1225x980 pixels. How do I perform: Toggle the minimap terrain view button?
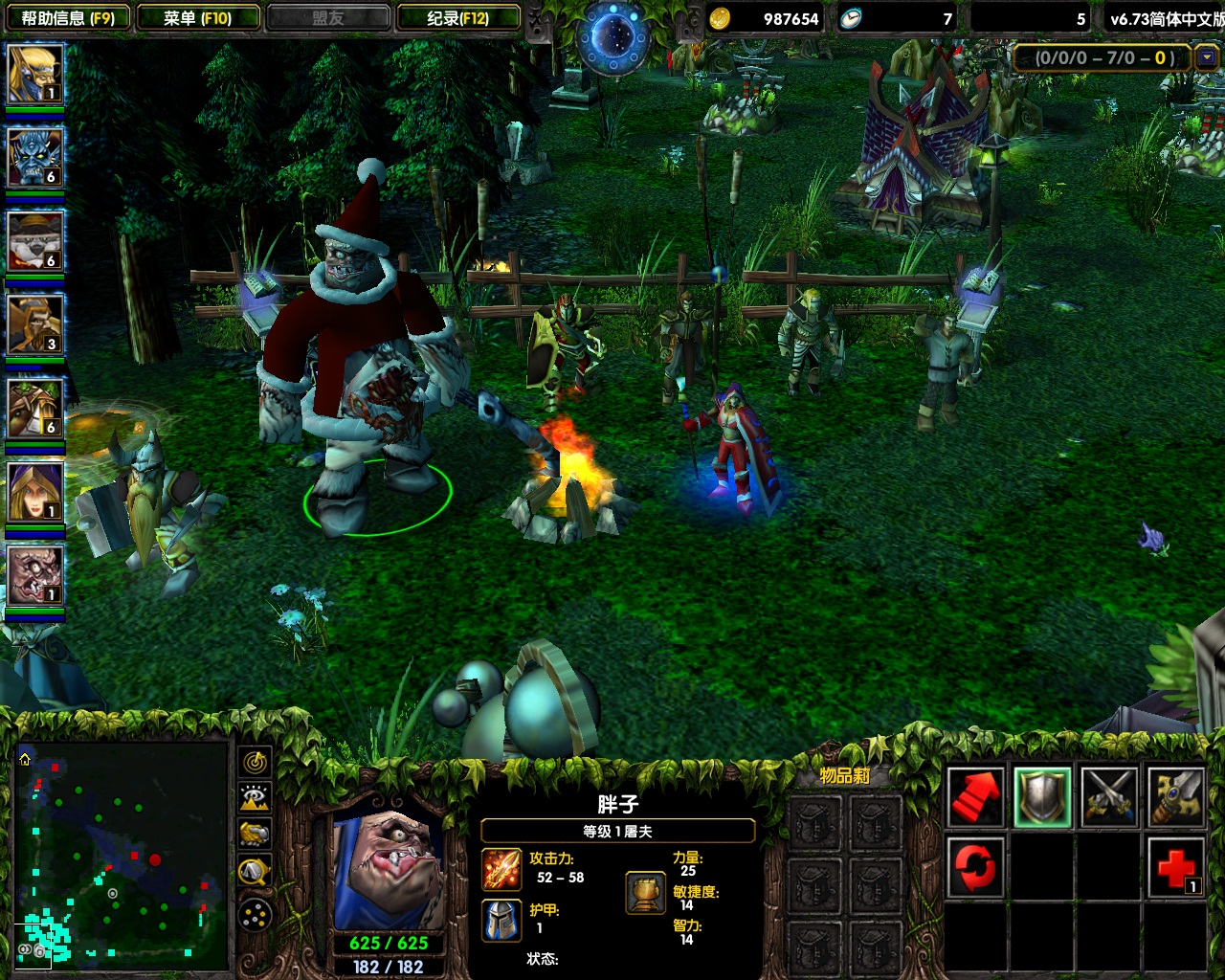[256, 797]
